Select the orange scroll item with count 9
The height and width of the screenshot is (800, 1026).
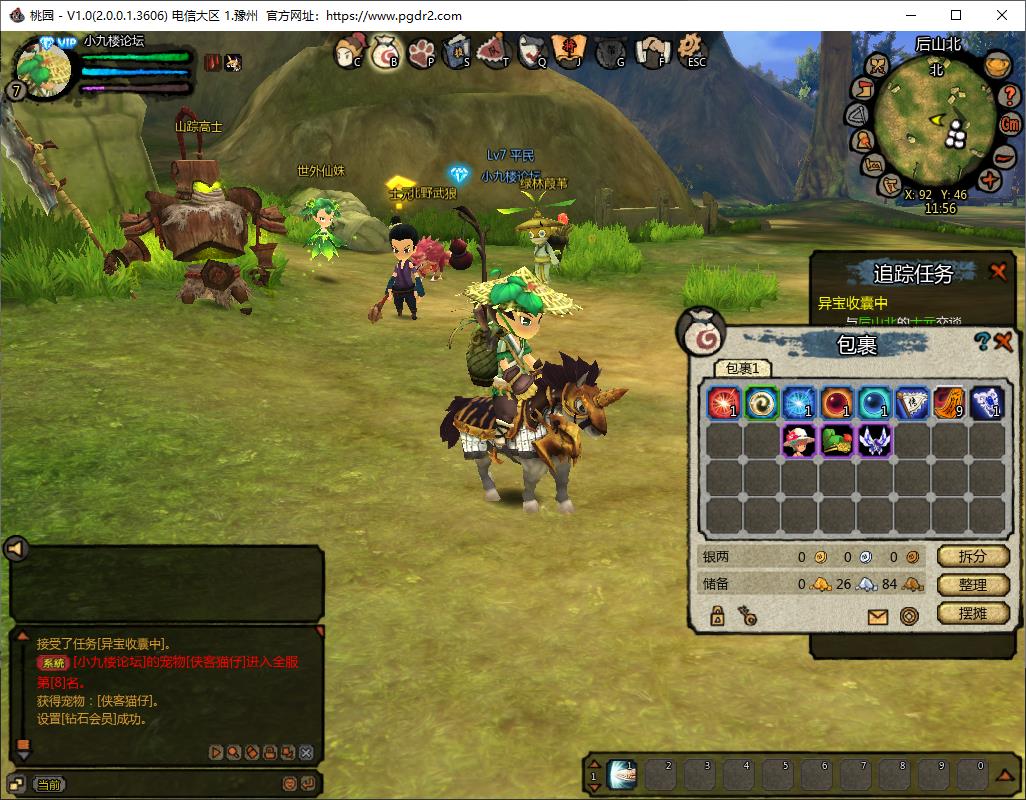click(x=949, y=403)
